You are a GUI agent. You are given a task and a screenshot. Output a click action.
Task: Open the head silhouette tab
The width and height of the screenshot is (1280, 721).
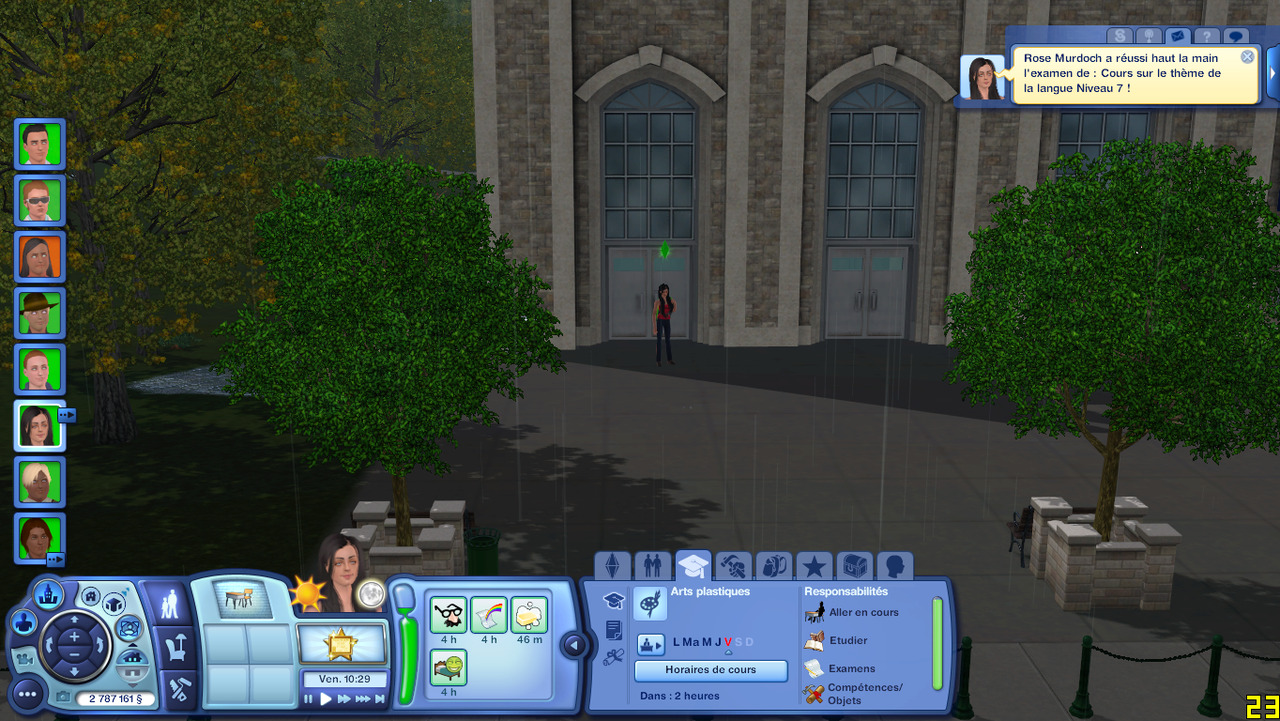coord(895,567)
